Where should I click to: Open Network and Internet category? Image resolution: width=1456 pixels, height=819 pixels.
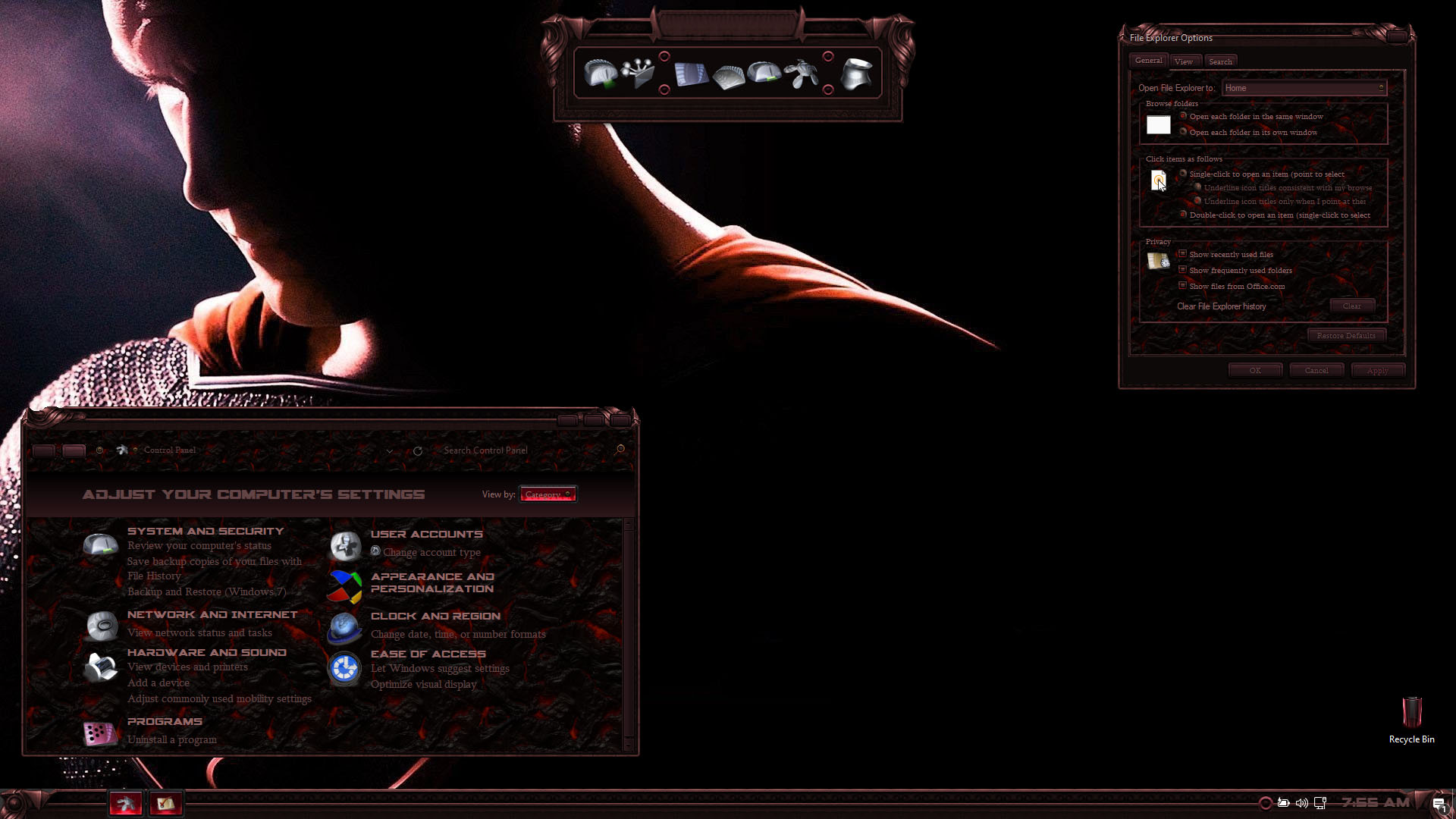coord(212,614)
